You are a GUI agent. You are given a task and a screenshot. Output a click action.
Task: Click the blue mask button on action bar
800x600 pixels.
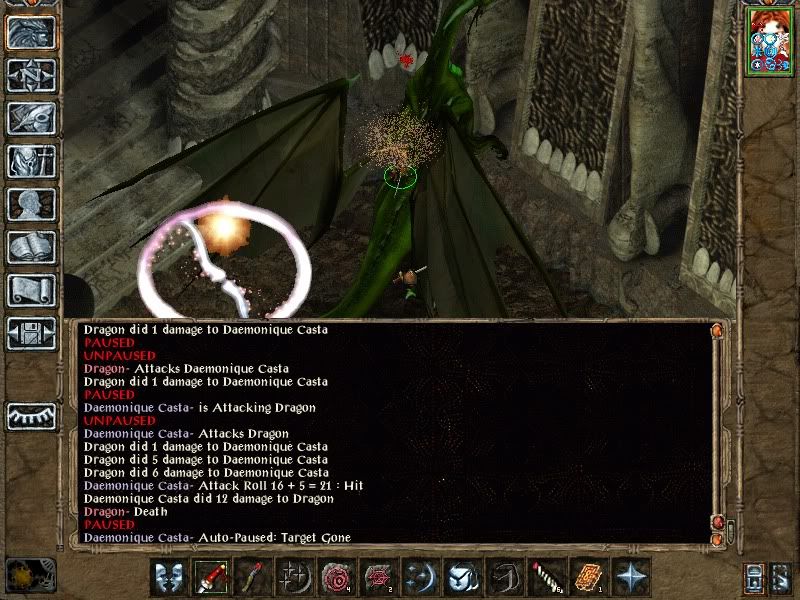pos(170,577)
